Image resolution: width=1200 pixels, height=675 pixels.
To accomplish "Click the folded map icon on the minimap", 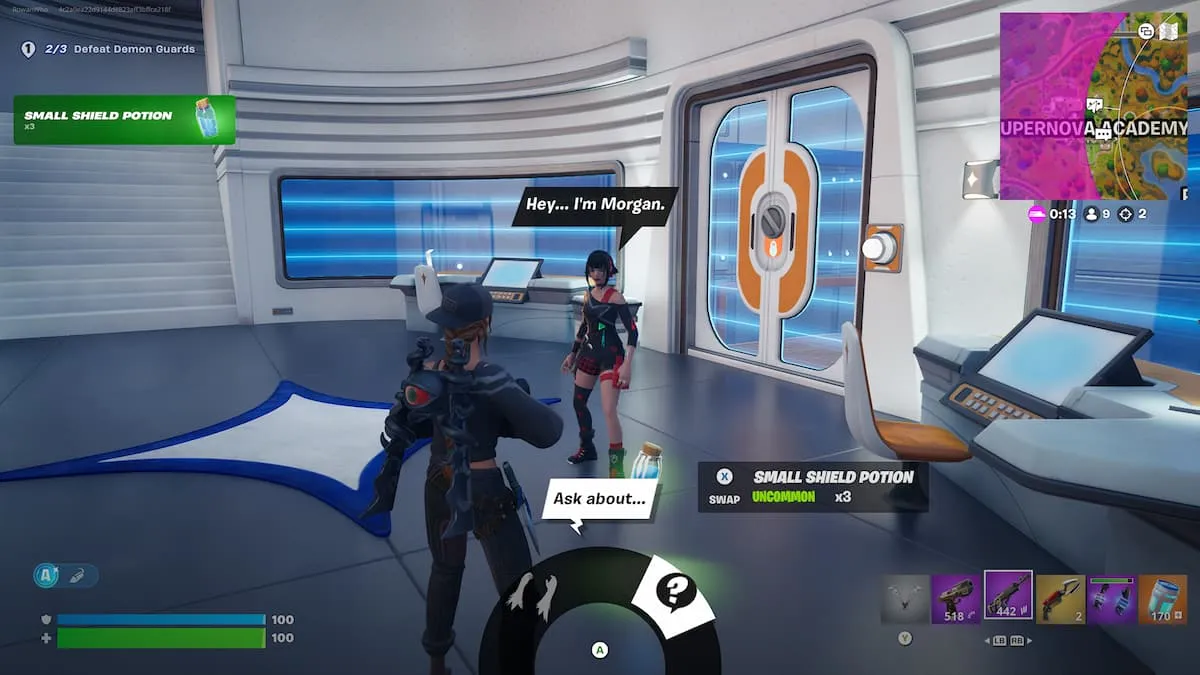I will 1167,31.
